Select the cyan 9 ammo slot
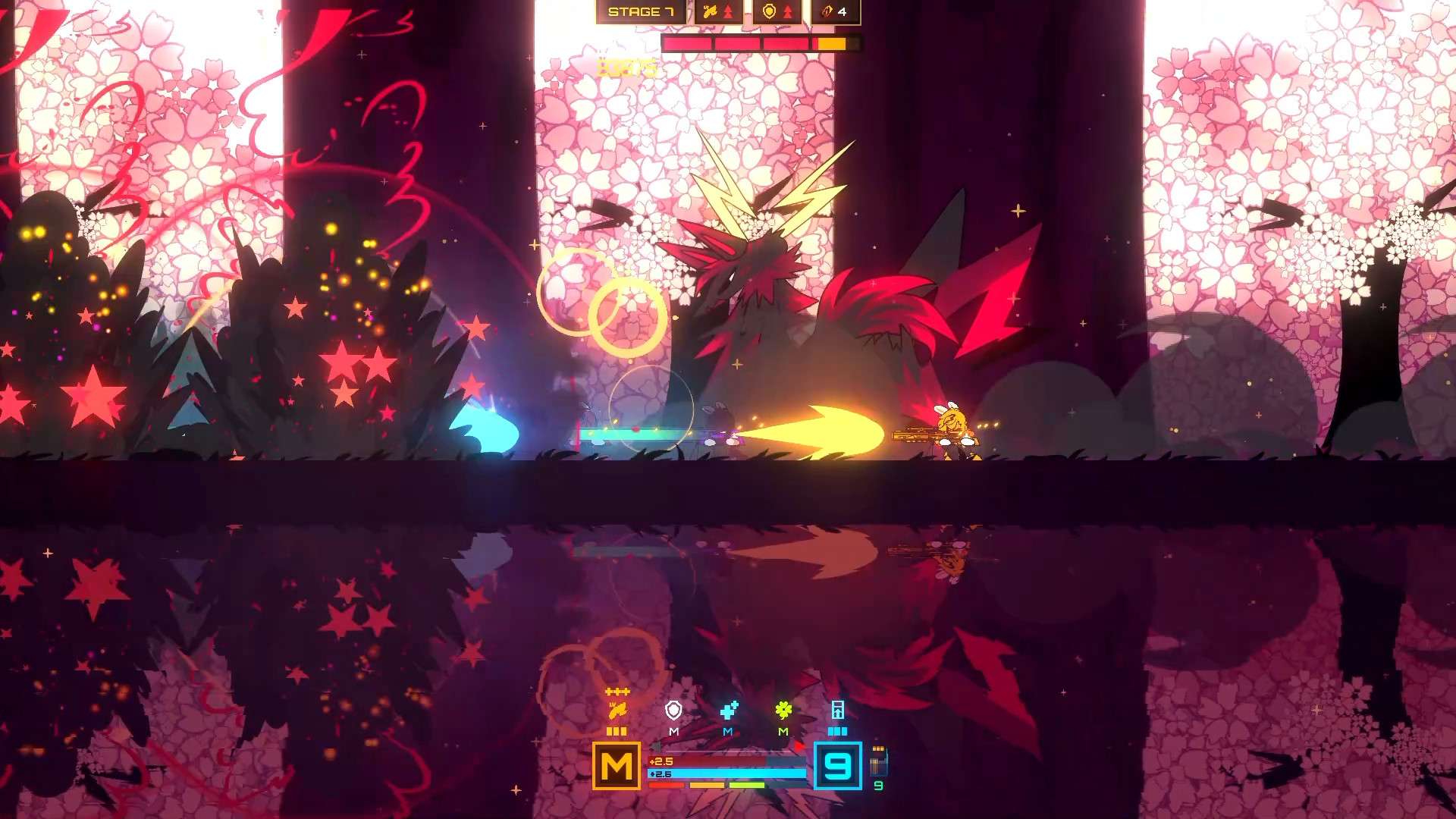The width and height of the screenshot is (1456, 819). [838, 766]
